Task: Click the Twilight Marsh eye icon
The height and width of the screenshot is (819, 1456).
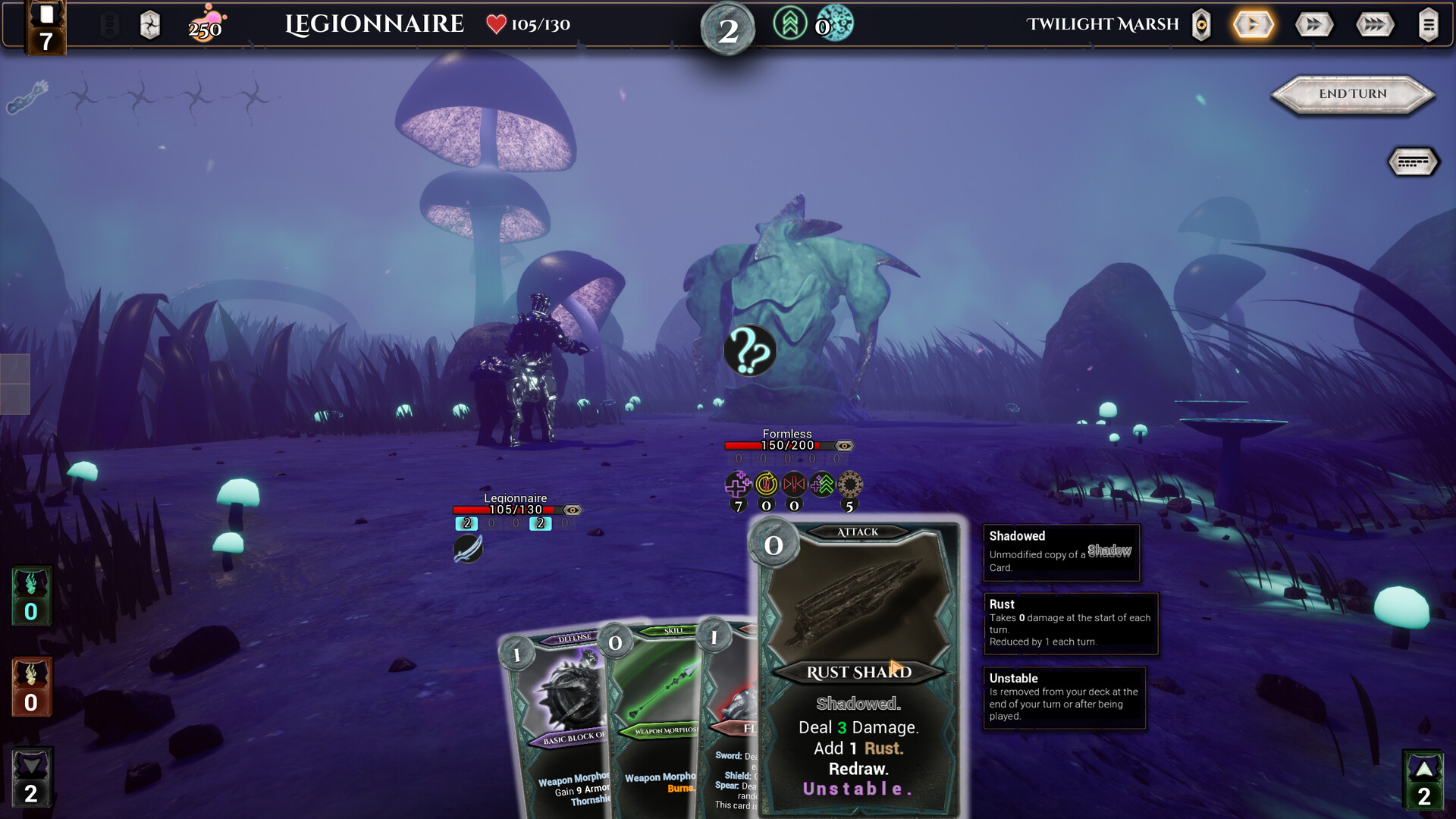Action: pos(1201,25)
